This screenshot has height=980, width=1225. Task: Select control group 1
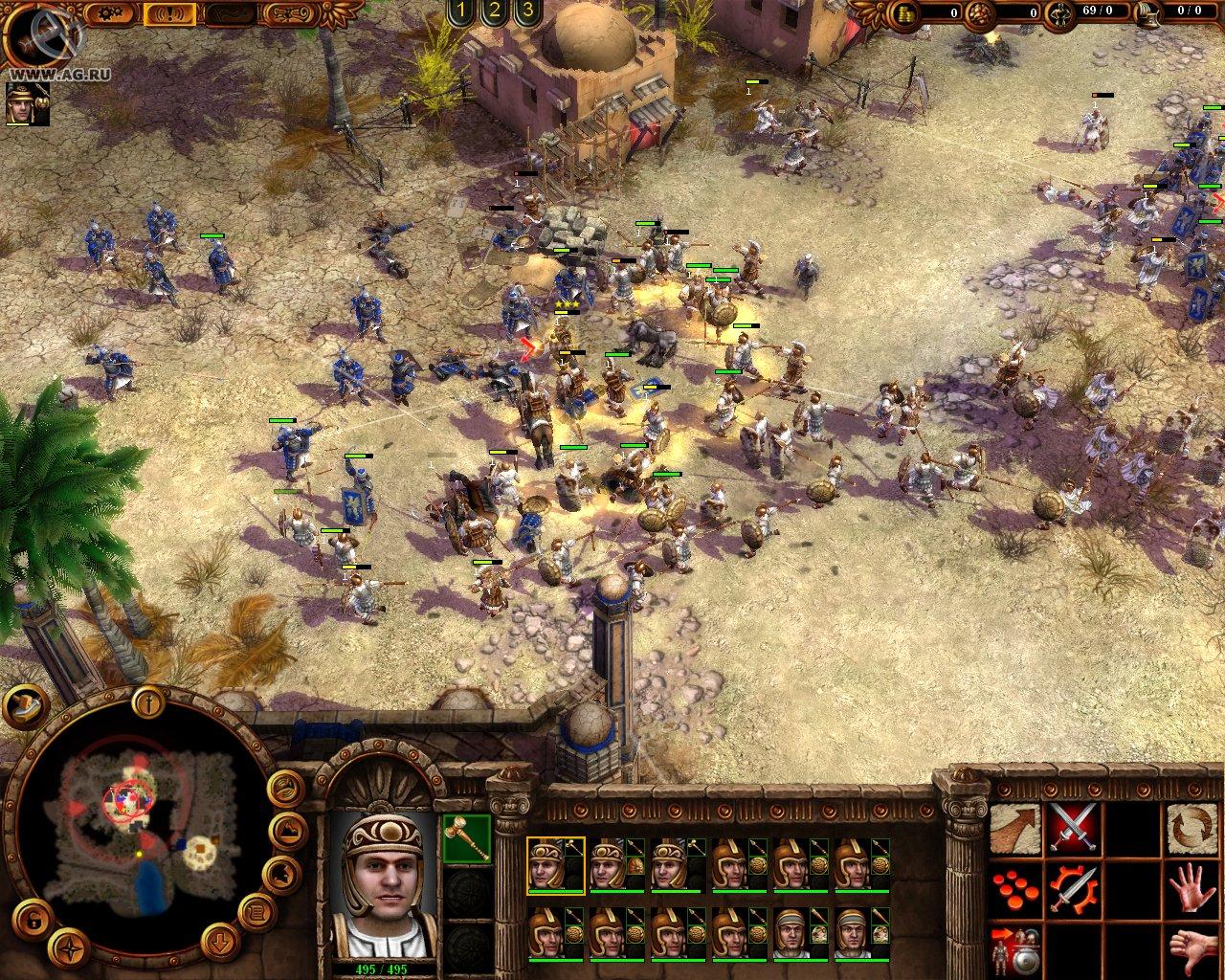tap(461, 11)
